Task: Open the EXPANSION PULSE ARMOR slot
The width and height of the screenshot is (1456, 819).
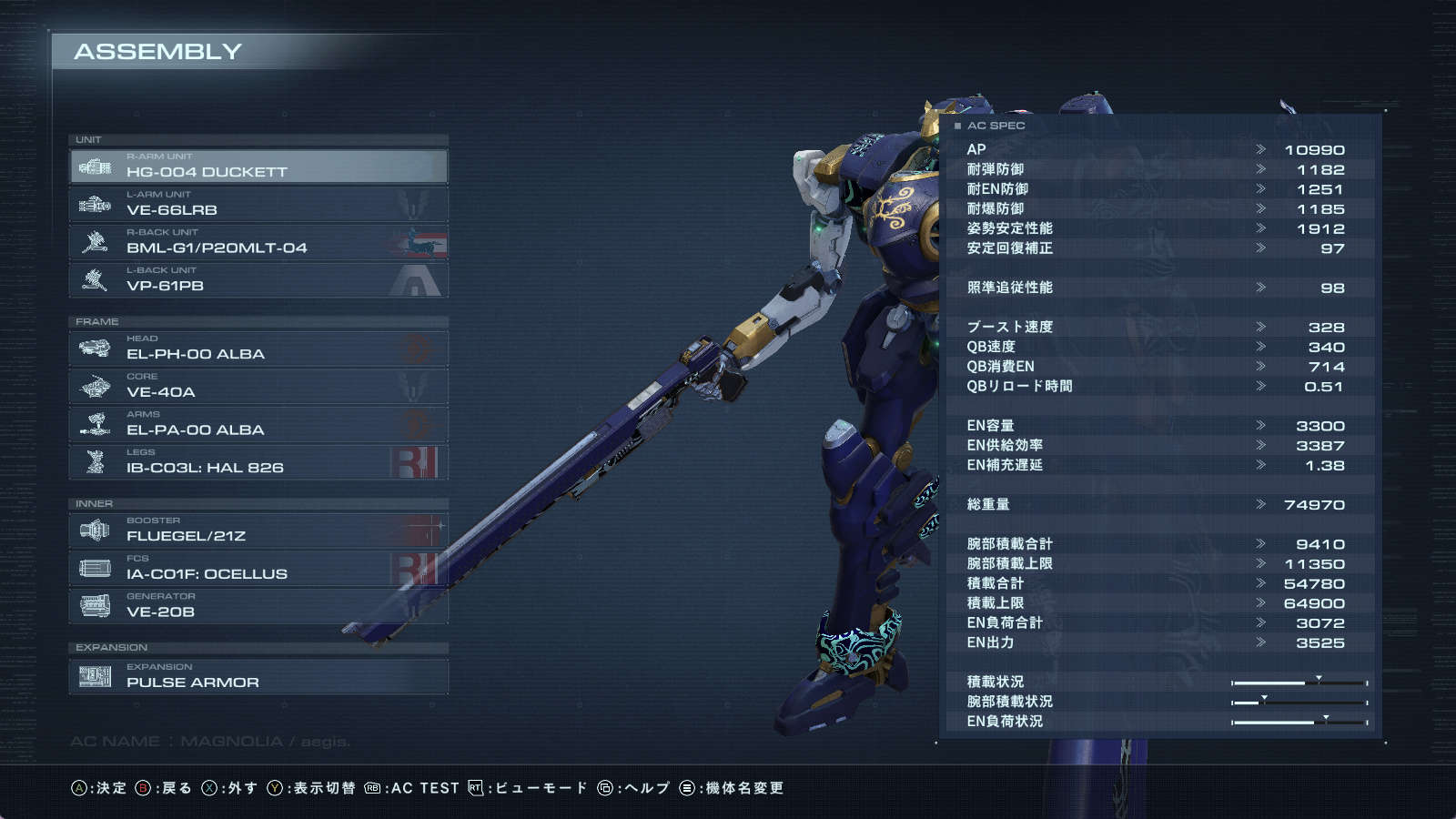Action: (258, 677)
